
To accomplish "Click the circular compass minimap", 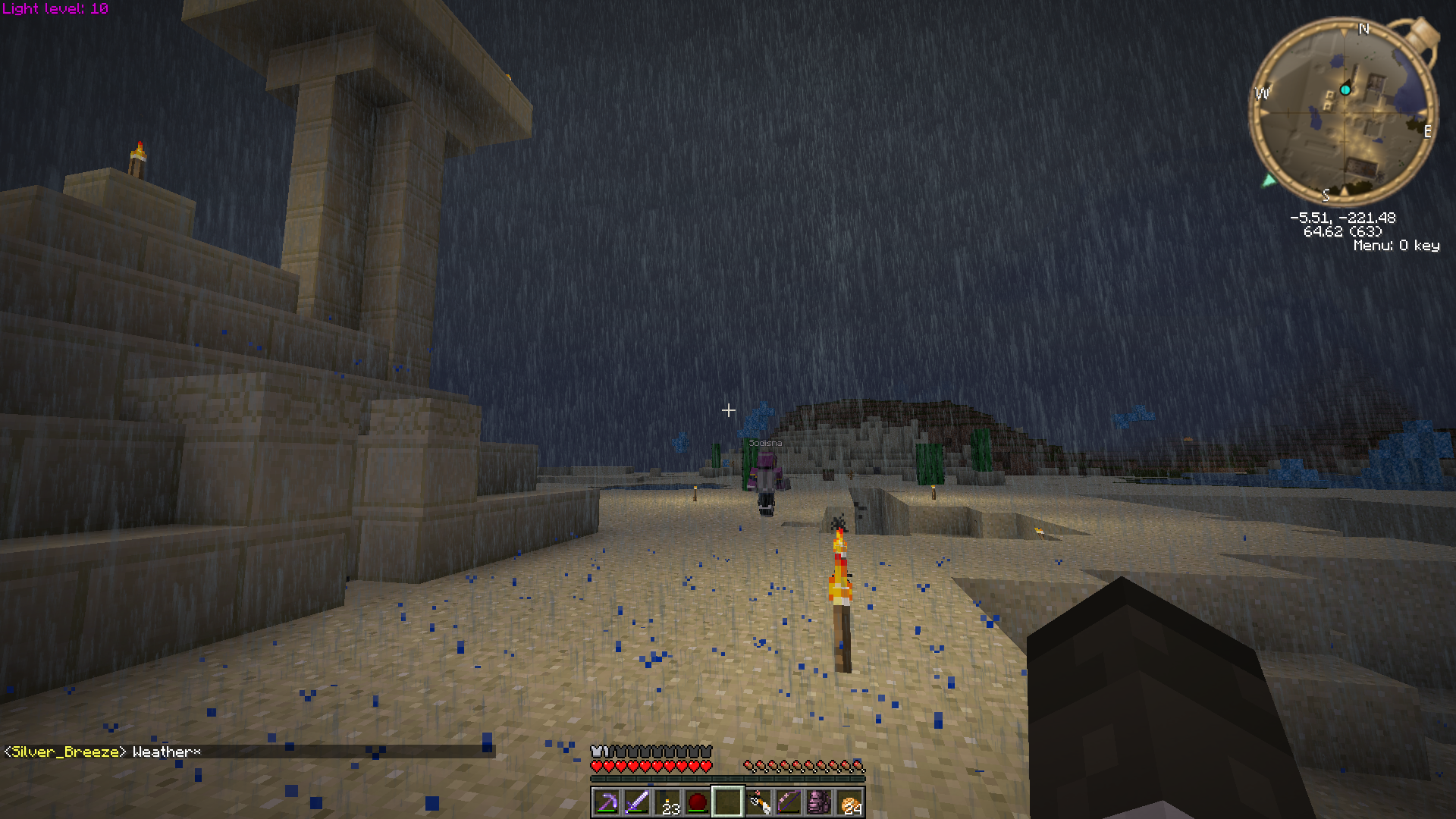I will (1343, 111).
